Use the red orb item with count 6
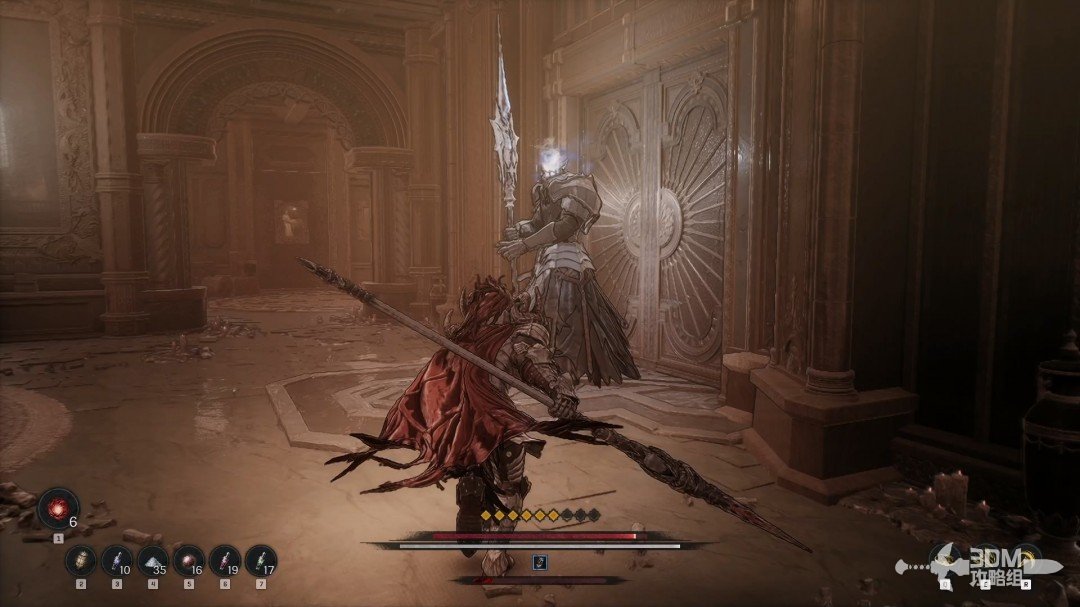Viewport: 1080px width, 607px height. (57, 508)
